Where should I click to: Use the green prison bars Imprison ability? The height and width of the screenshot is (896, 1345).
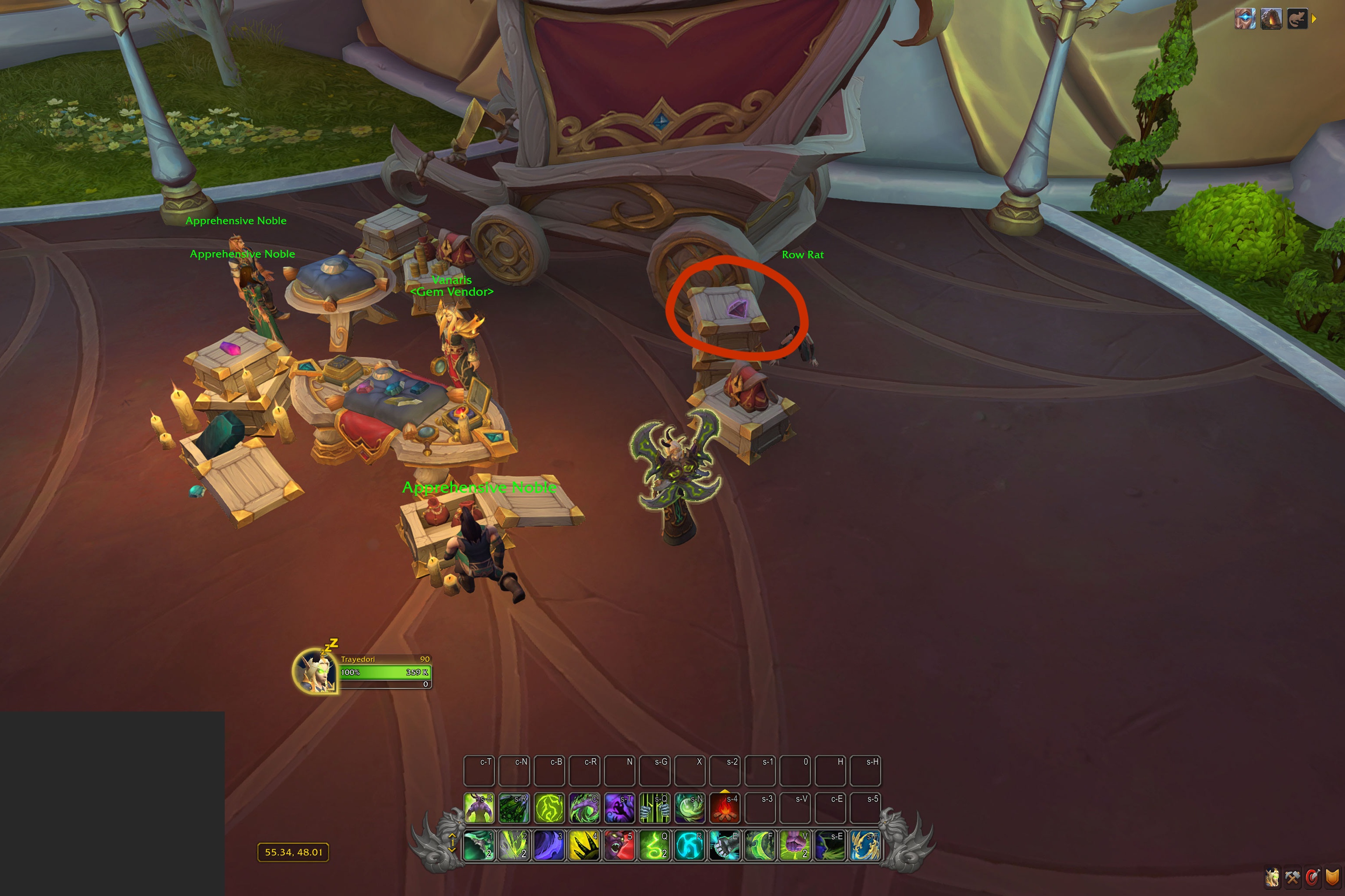click(x=655, y=808)
